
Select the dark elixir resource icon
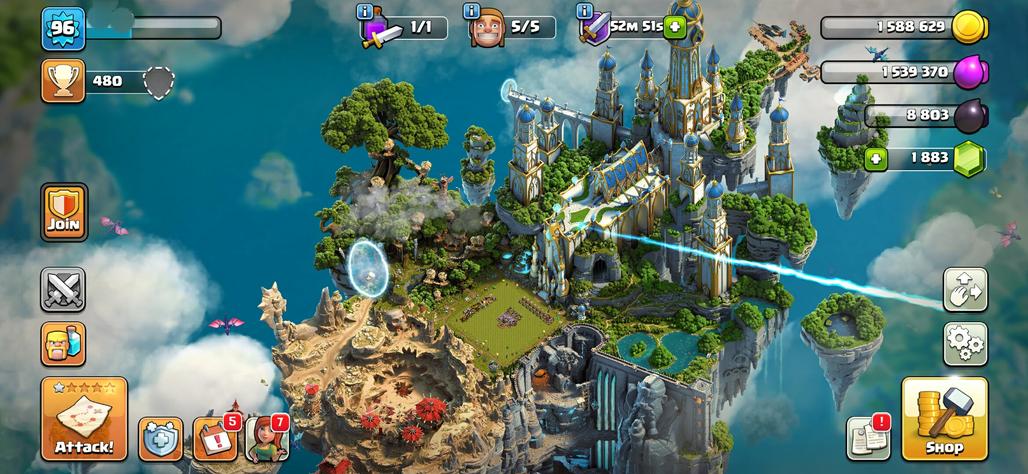[968, 116]
